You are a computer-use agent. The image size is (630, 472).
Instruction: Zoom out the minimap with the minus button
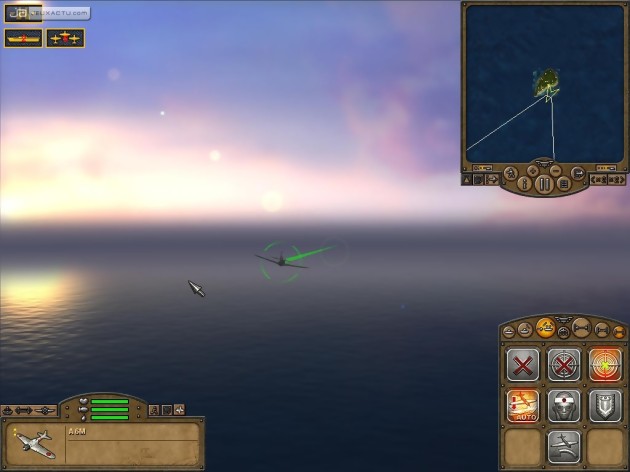click(556, 171)
